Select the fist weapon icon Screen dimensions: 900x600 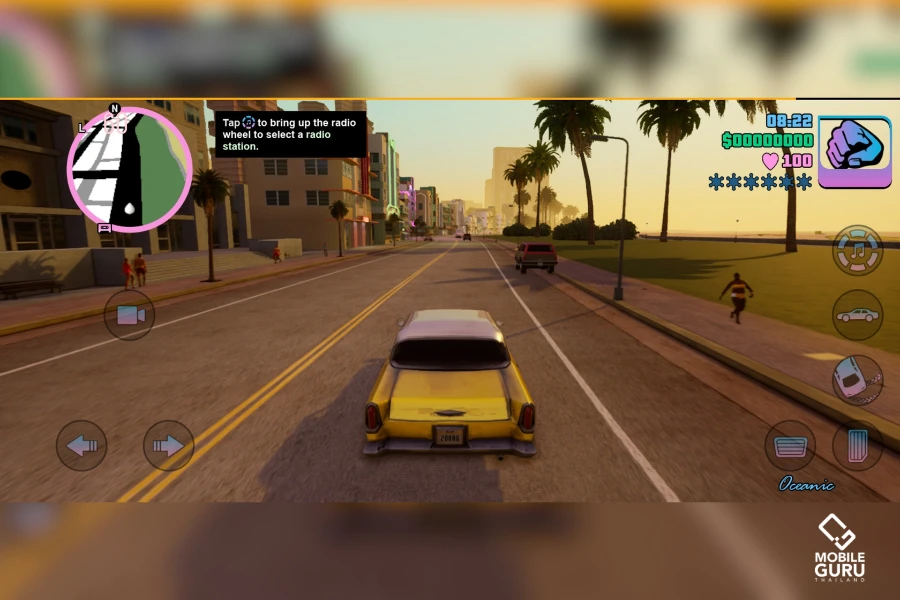[x=854, y=152]
